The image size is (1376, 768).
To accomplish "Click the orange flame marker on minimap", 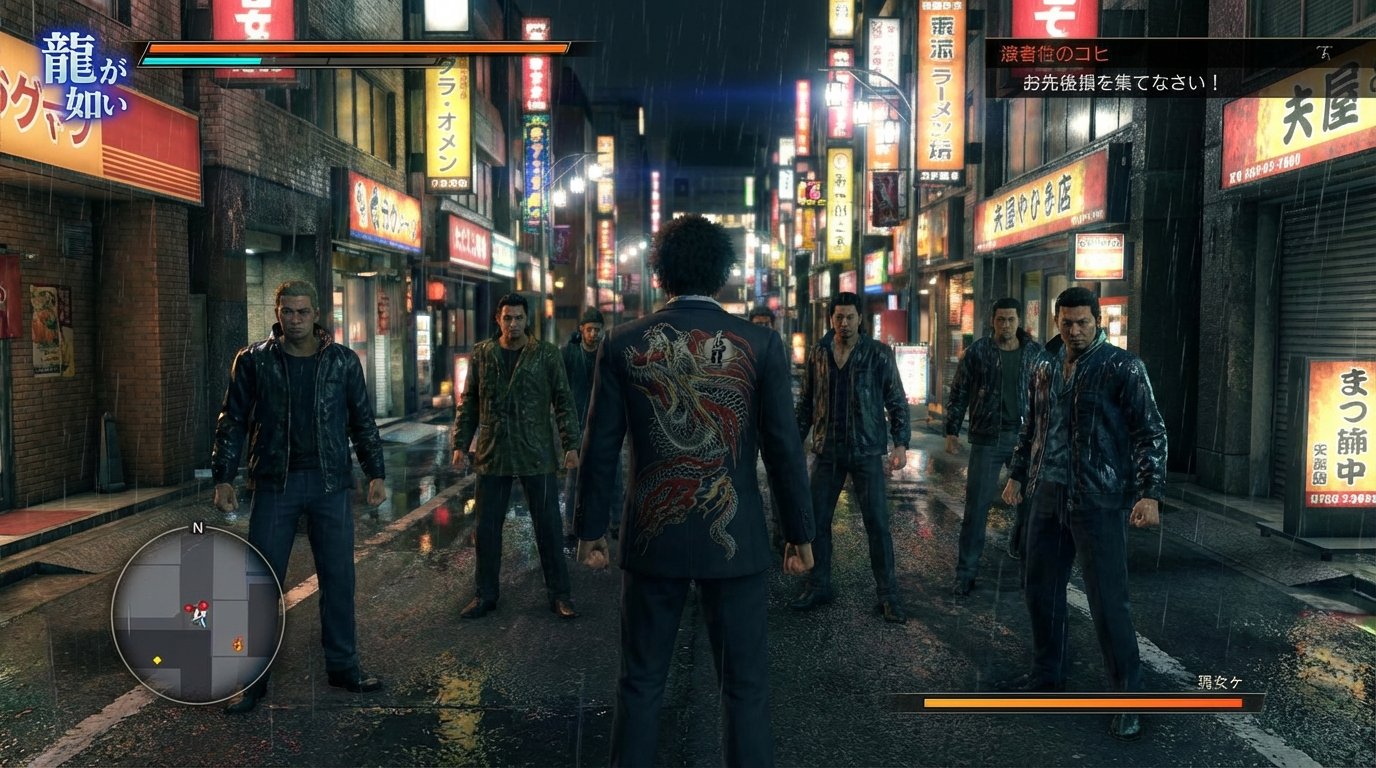I will [x=237, y=644].
